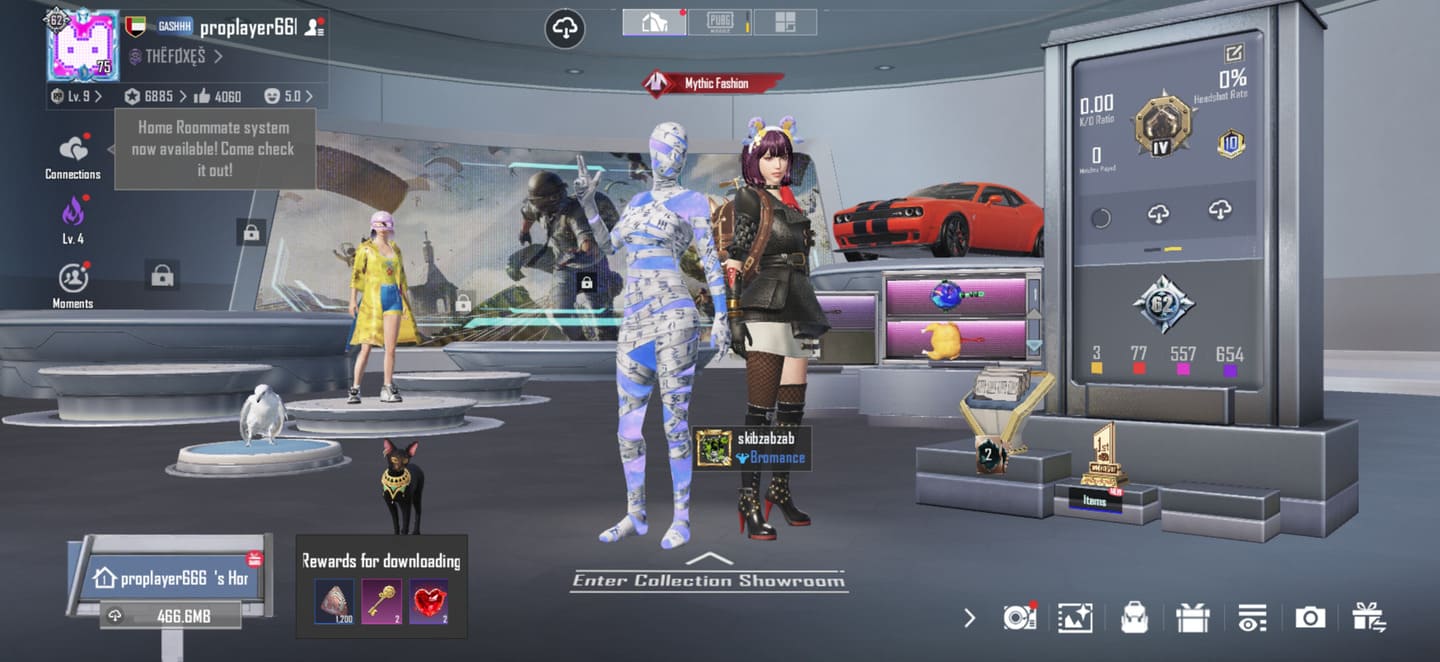The width and height of the screenshot is (1440, 662).
Task: Open THEFOXES clan page
Action: (x=175, y=57)
